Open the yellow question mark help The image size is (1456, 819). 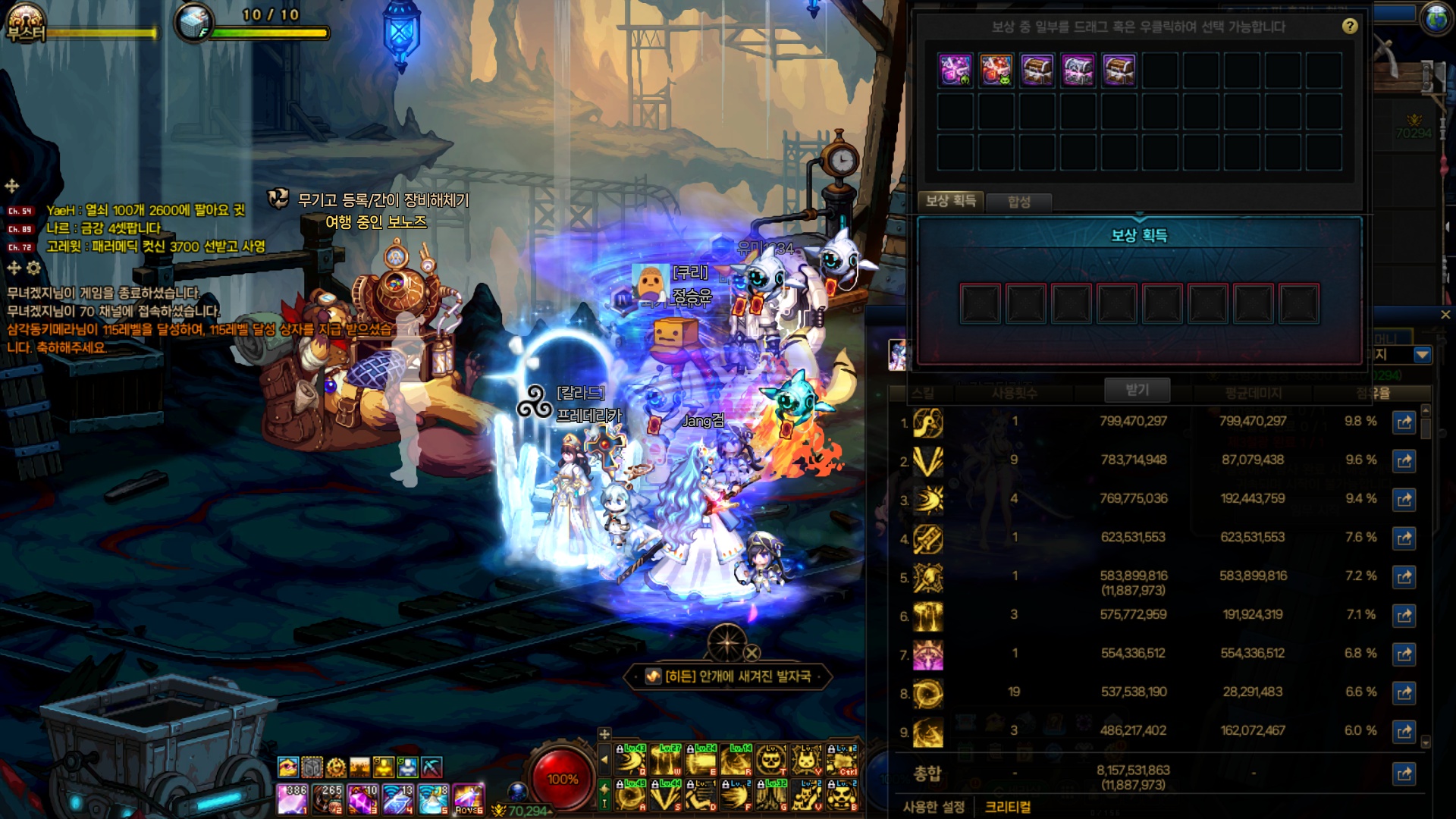(x=1350, y=27)
